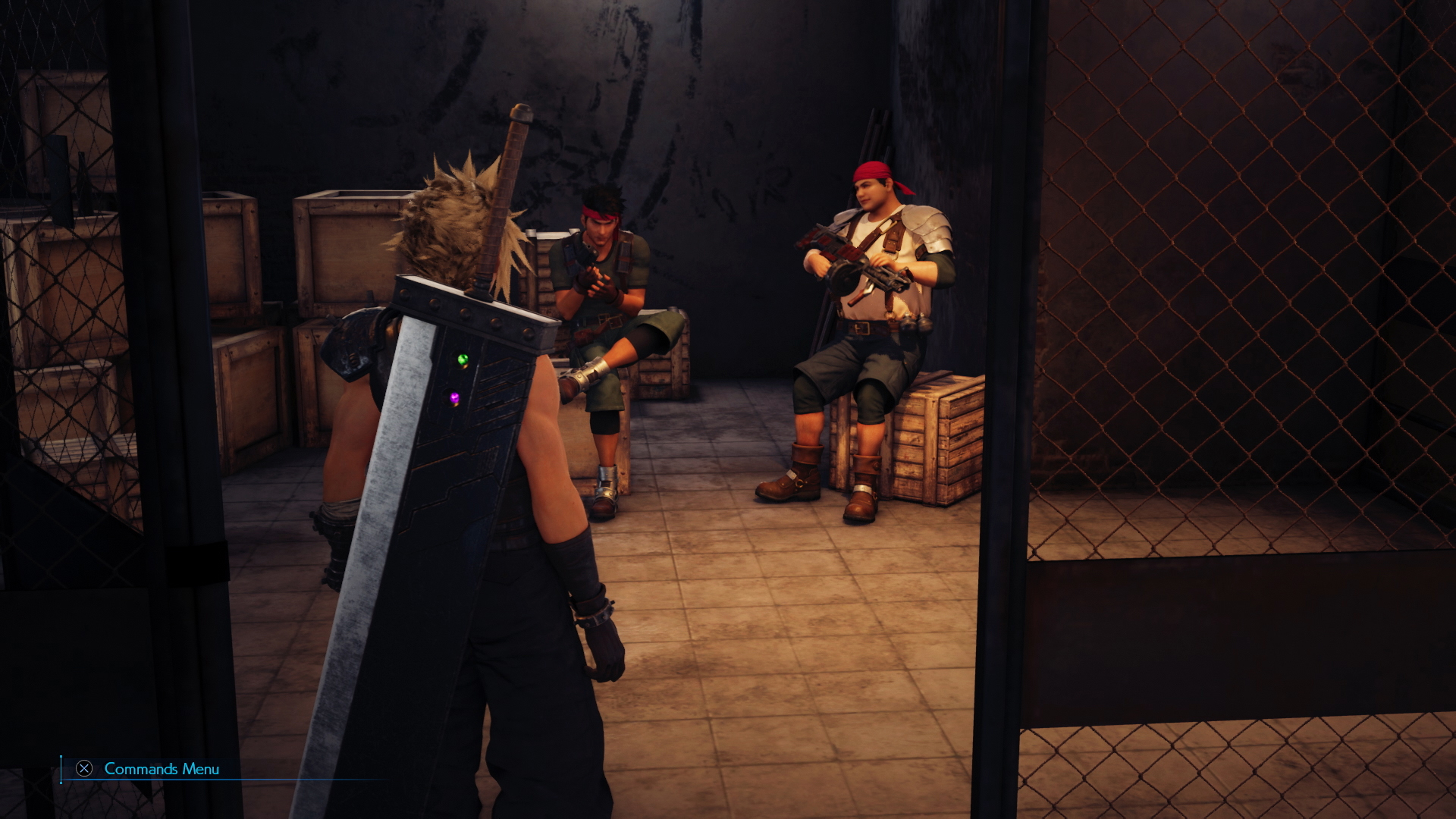Click the Commands Menu text label

click(x=162, y=768)
